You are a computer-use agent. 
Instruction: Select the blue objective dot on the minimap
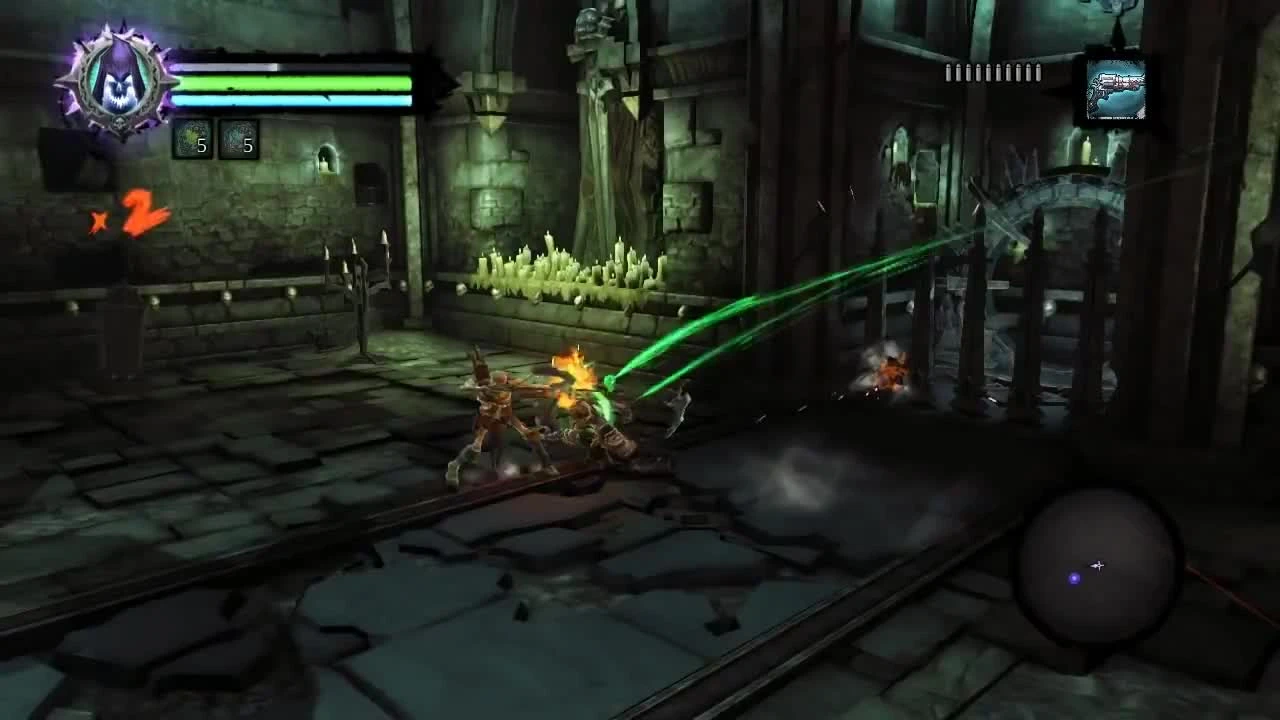point(1075,578)
